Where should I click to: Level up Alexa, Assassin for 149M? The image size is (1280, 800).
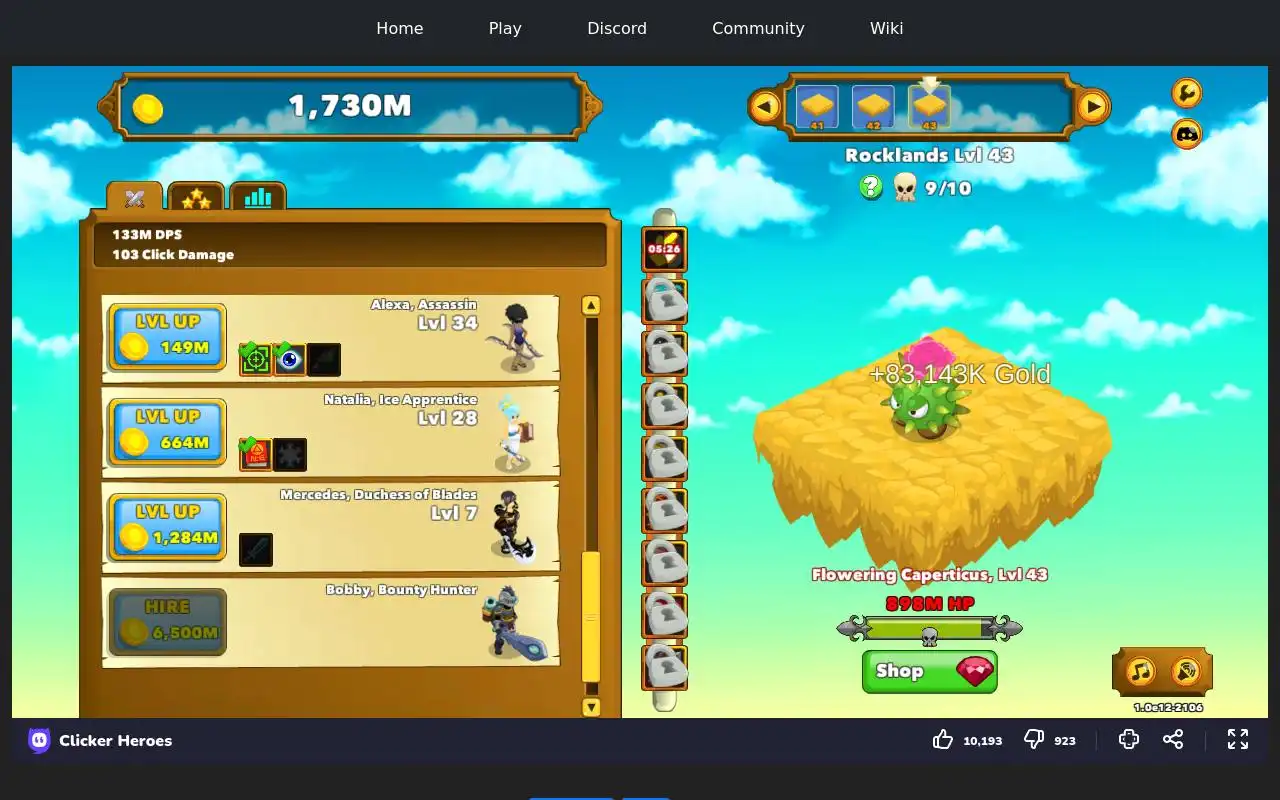tap(167, 337)
